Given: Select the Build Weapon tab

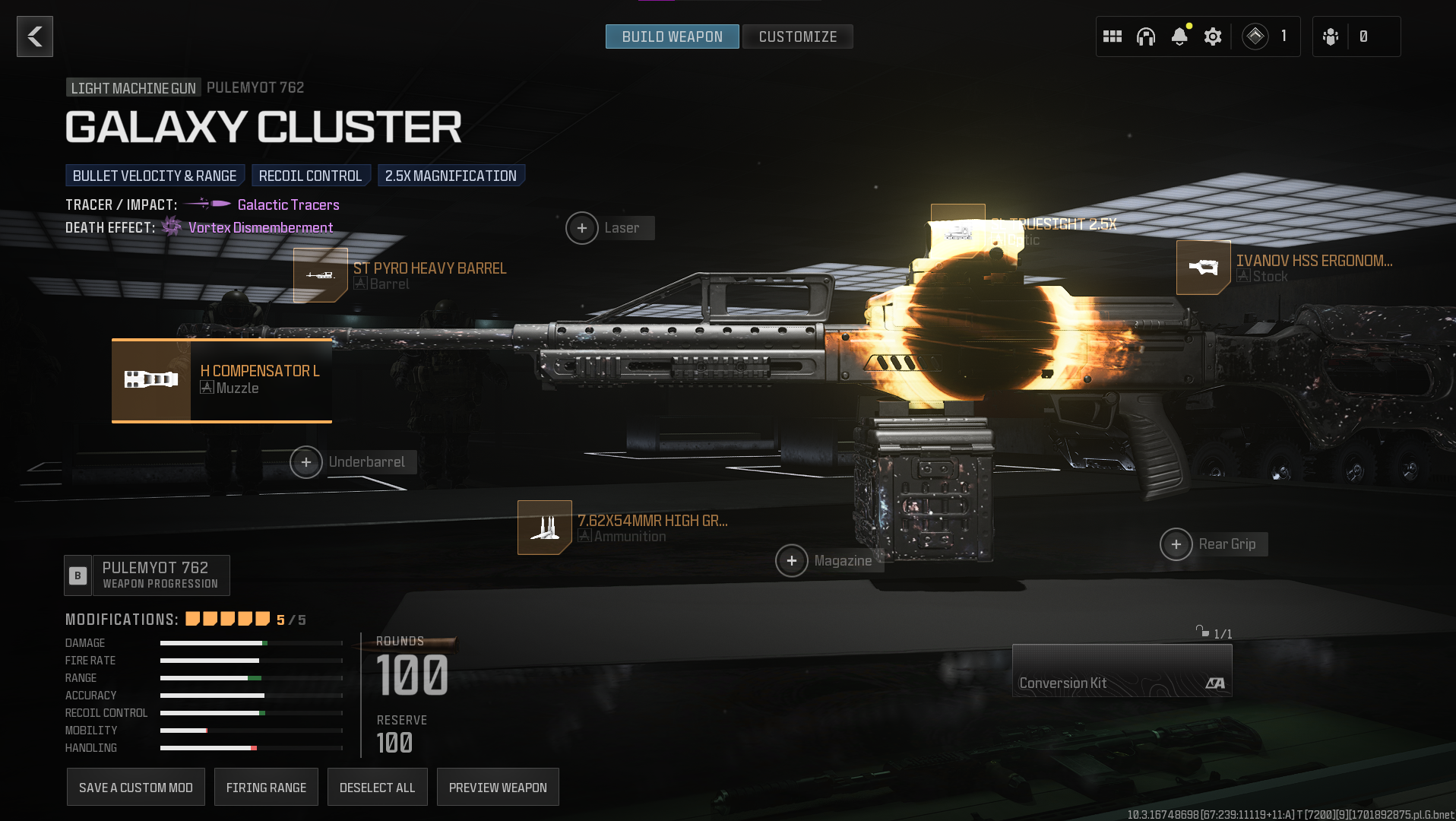Looking at the screenshot, I should pos(672,36).
